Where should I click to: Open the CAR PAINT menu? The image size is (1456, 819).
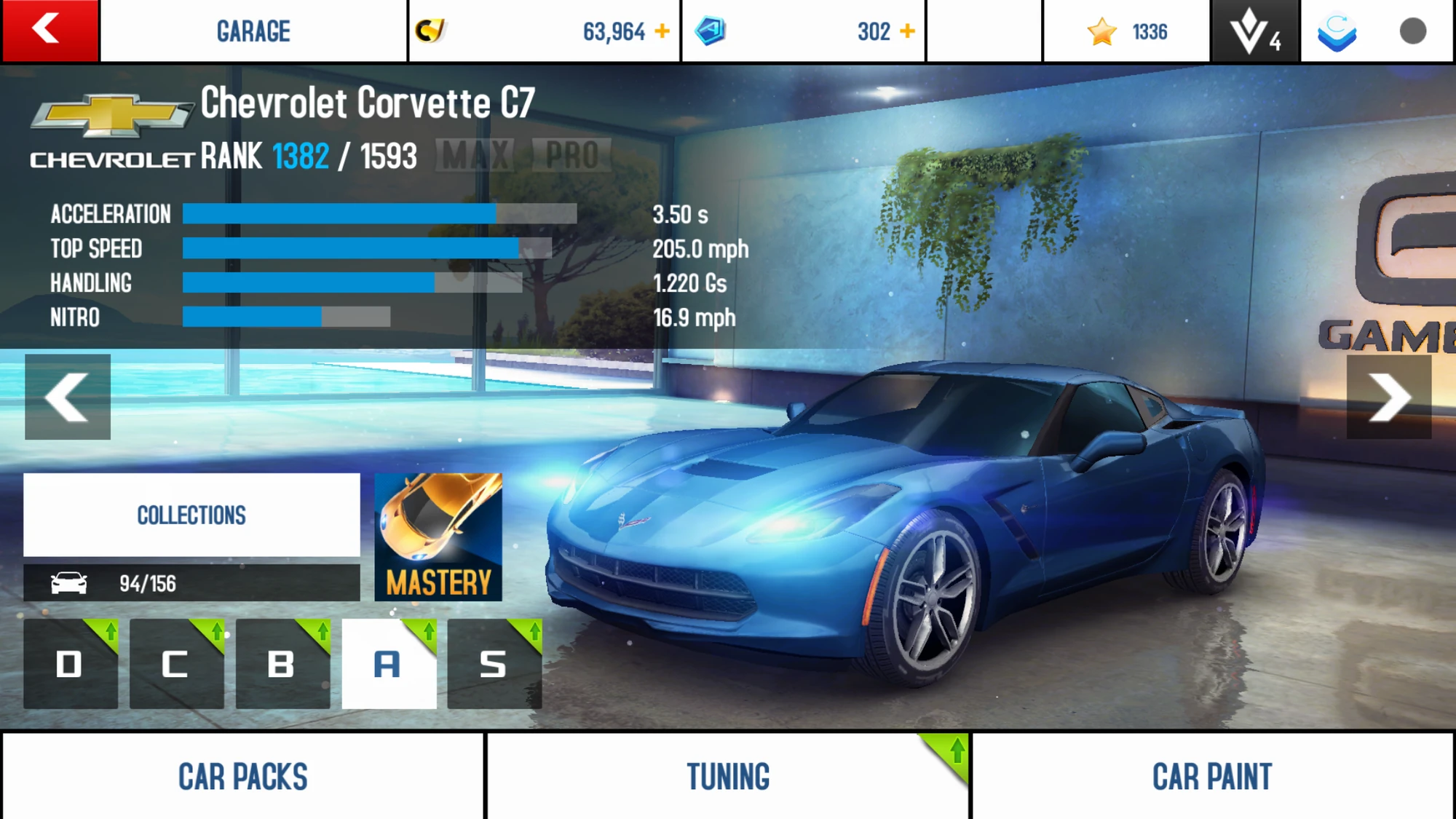pyautogui.click(x=1213, y=775)
